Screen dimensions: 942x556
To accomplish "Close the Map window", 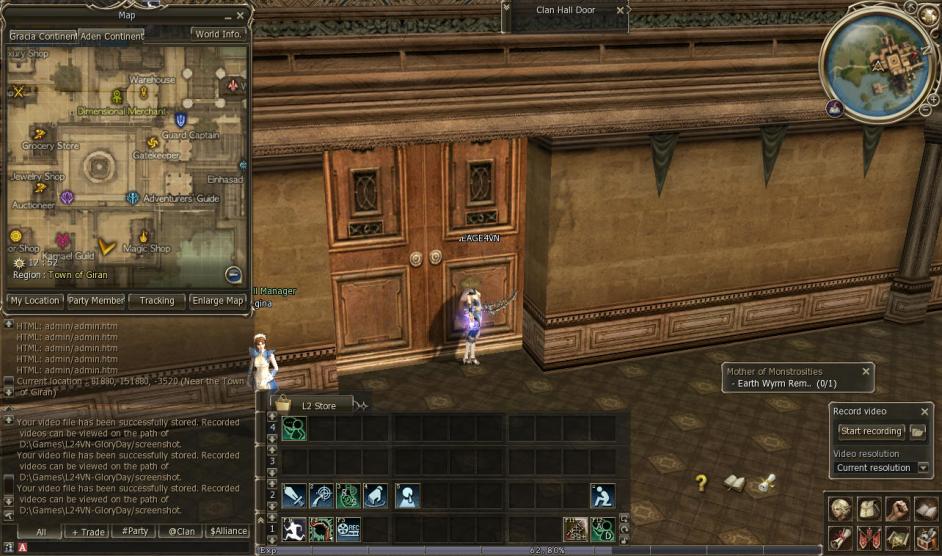I will tap(241, 16).
